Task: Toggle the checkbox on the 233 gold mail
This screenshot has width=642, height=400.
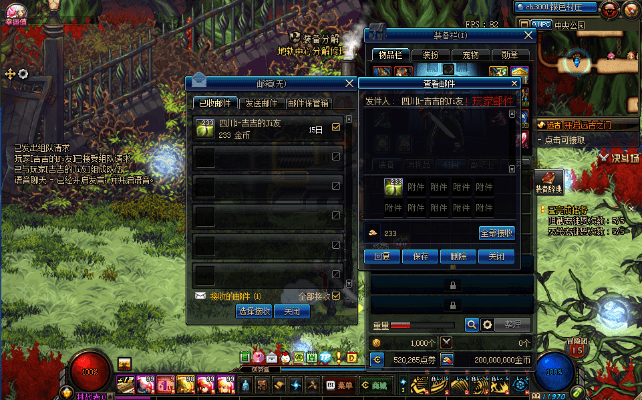Action: 336,127
